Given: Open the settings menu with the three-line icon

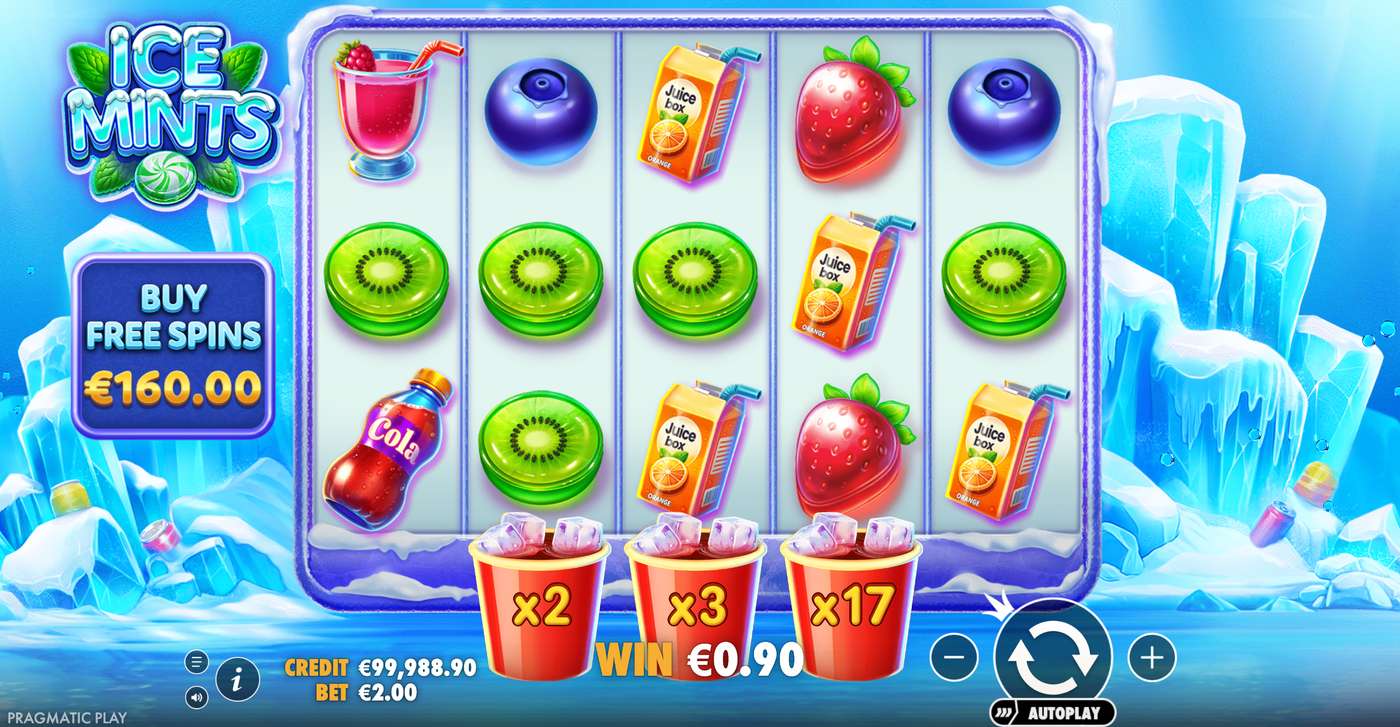Looking at the screenshot, I should point(196,659).
